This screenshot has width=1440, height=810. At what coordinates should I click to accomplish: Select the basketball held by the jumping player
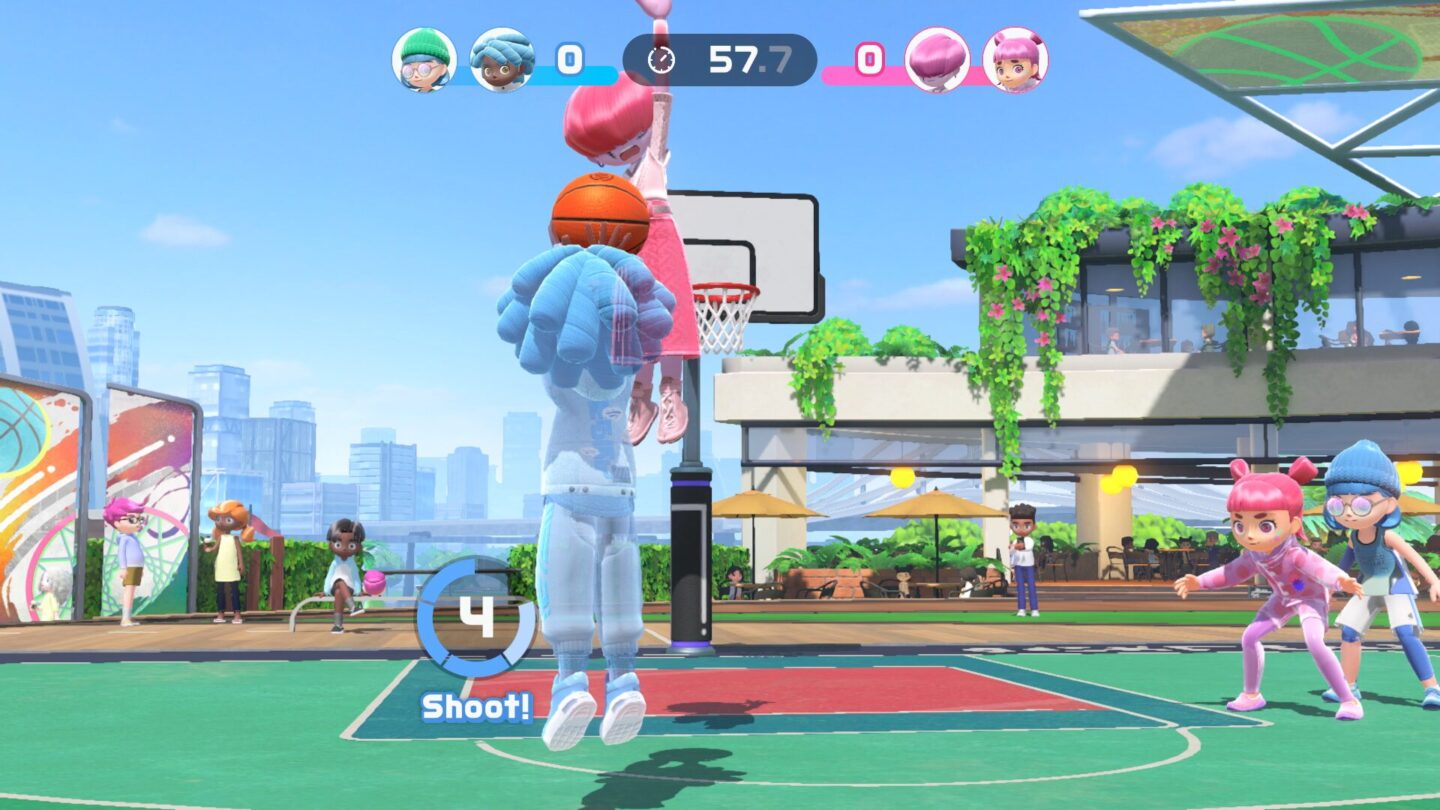coord(597,213)
